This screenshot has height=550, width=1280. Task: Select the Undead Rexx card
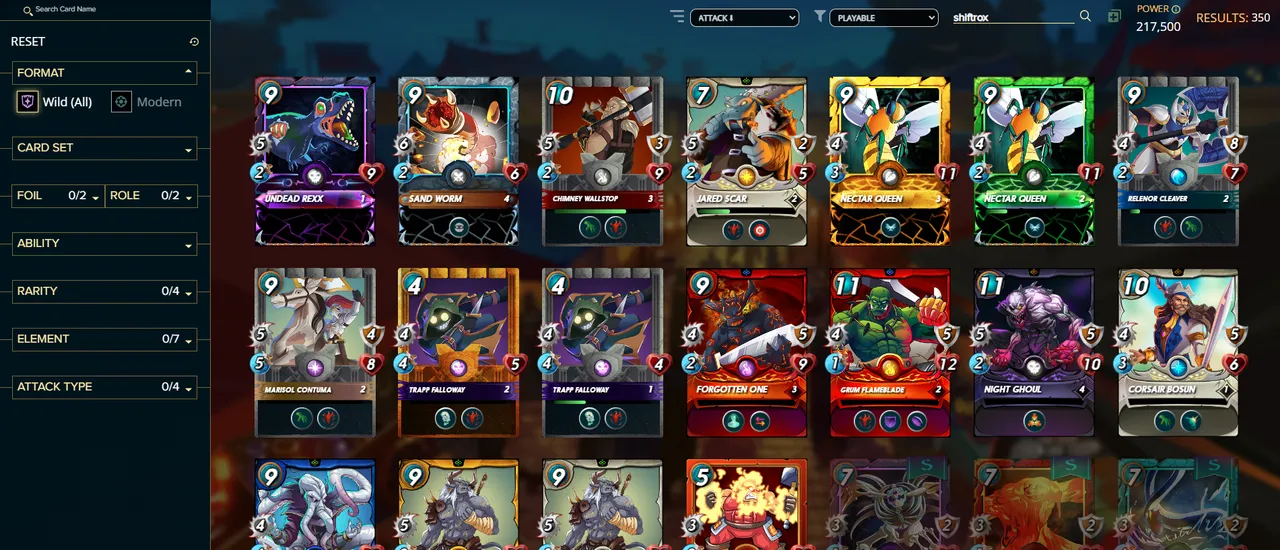coord(315,160)
